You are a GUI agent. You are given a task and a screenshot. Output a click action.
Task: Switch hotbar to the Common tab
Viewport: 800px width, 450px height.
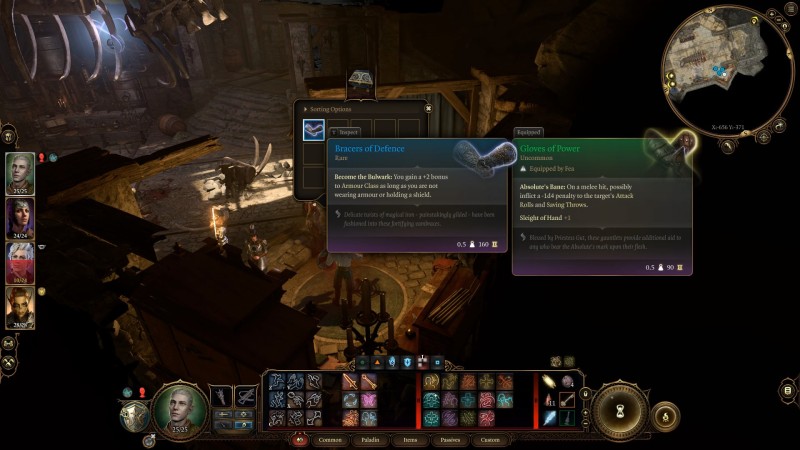click(330, 439)
